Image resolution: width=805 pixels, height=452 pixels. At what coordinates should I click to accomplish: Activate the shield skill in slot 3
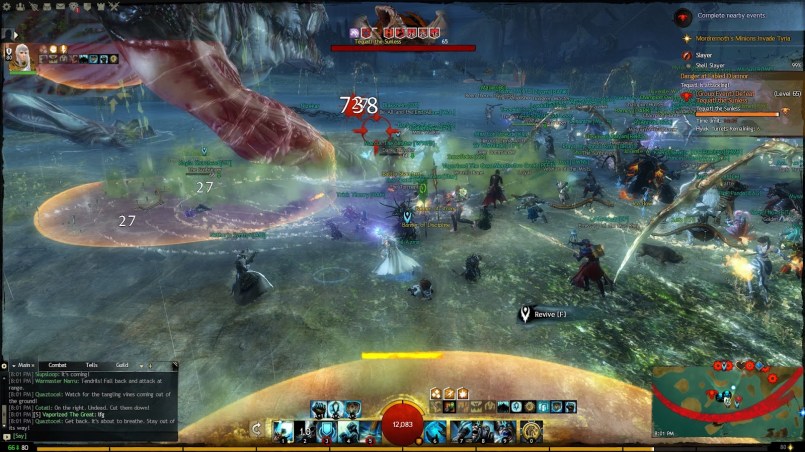pyautogui.click(x=326, y=431)
